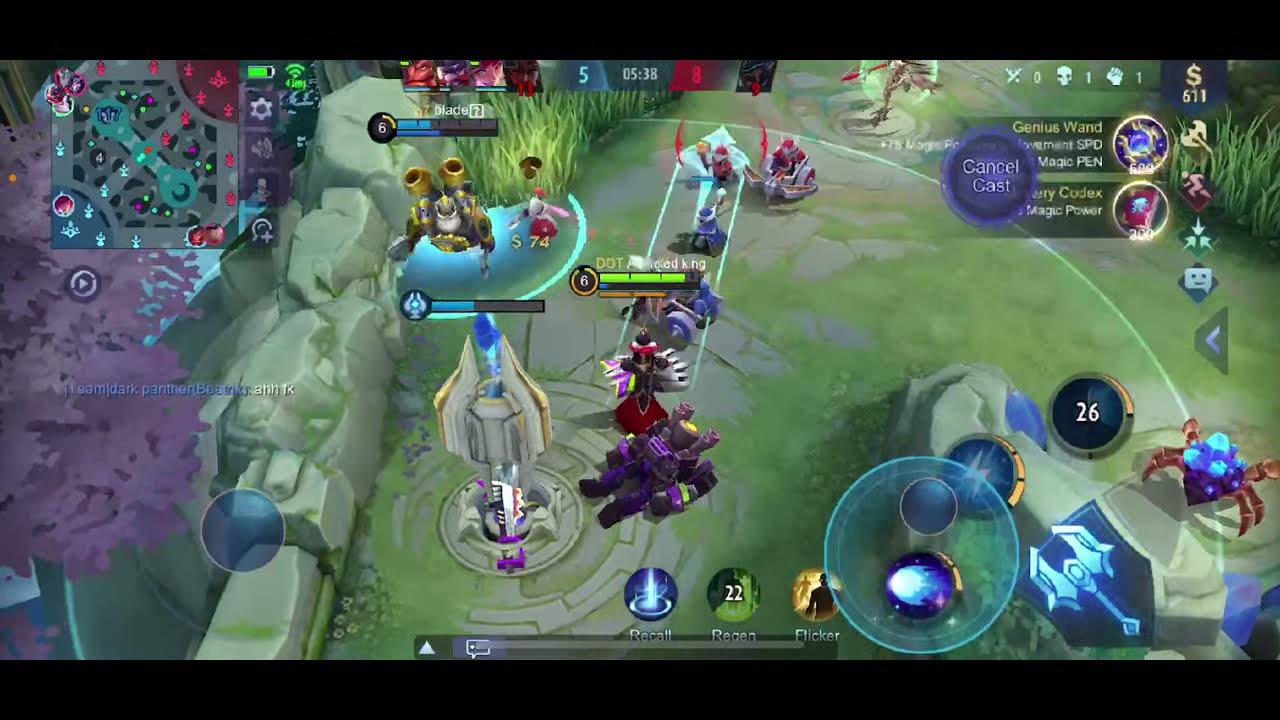Use the Regen ability
The image size is (1280, 720).
[733, 594]
